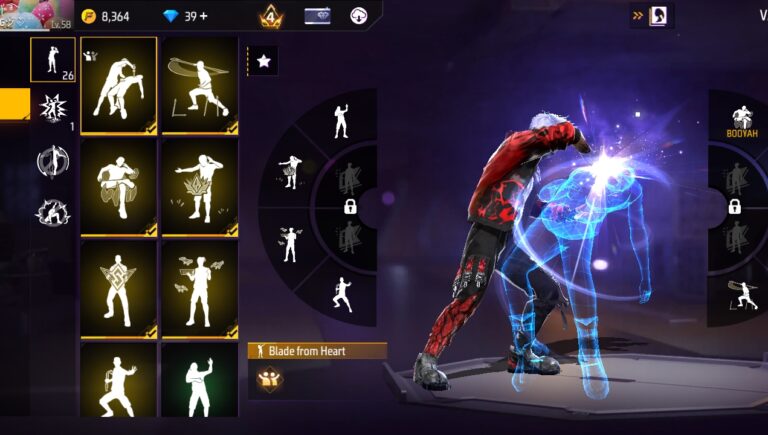
Task: Click the lock in the left emote wheel
Action: (351, 207)
